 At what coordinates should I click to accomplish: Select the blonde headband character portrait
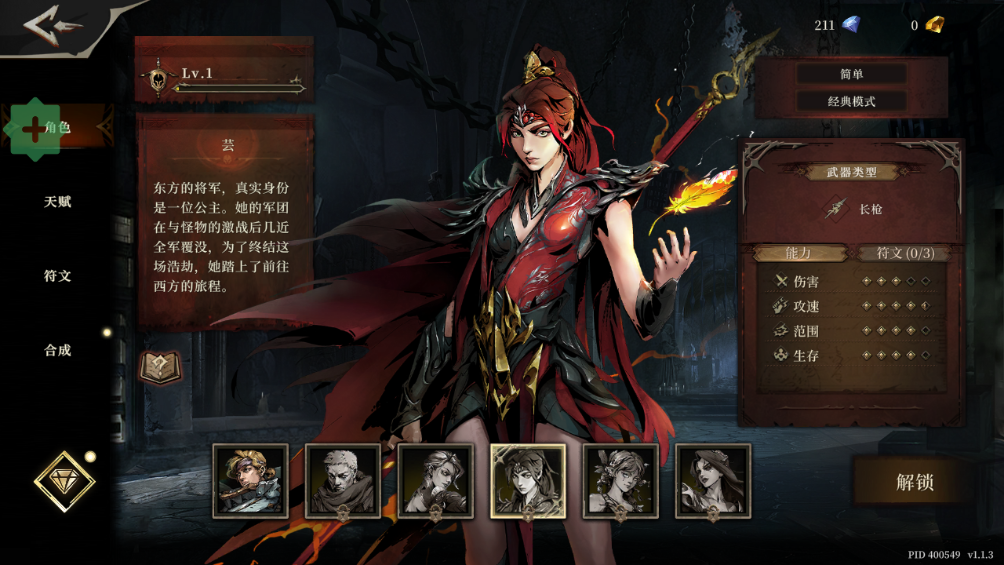coord(250,481)
